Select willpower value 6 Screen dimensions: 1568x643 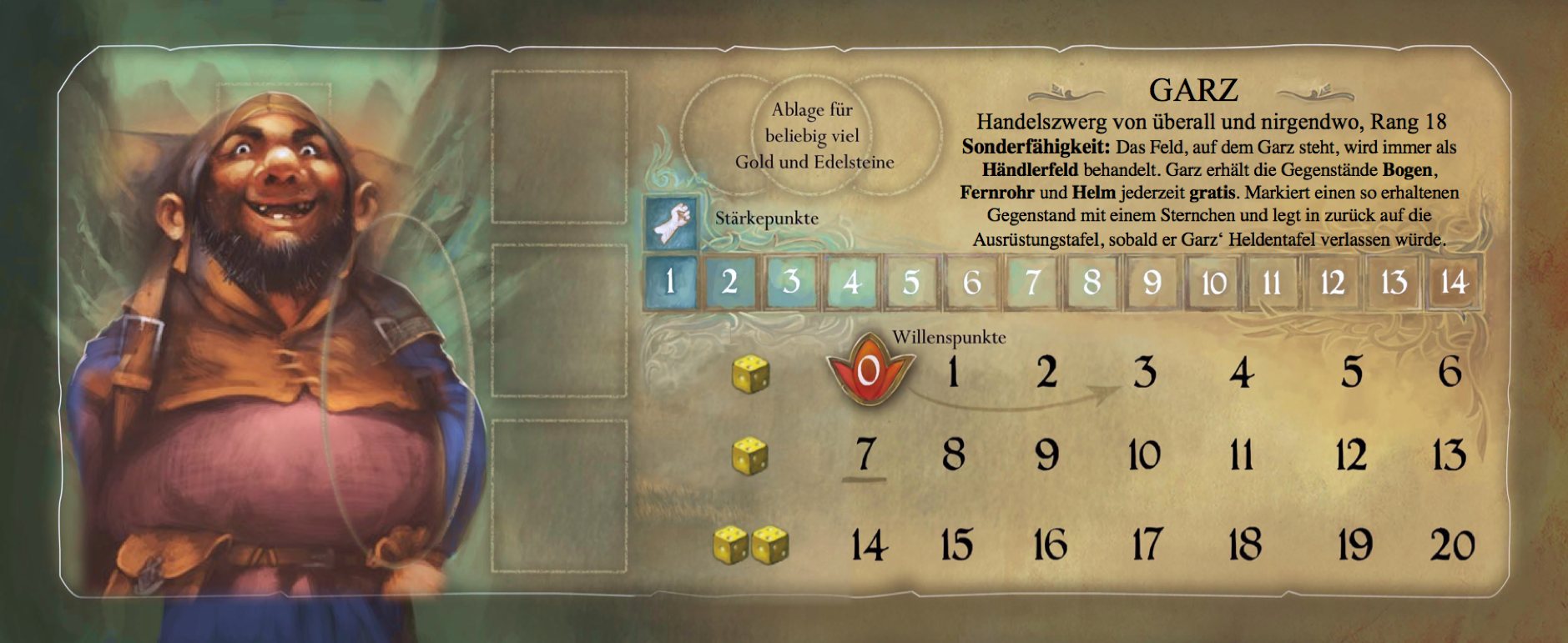tap(1450, 371)
